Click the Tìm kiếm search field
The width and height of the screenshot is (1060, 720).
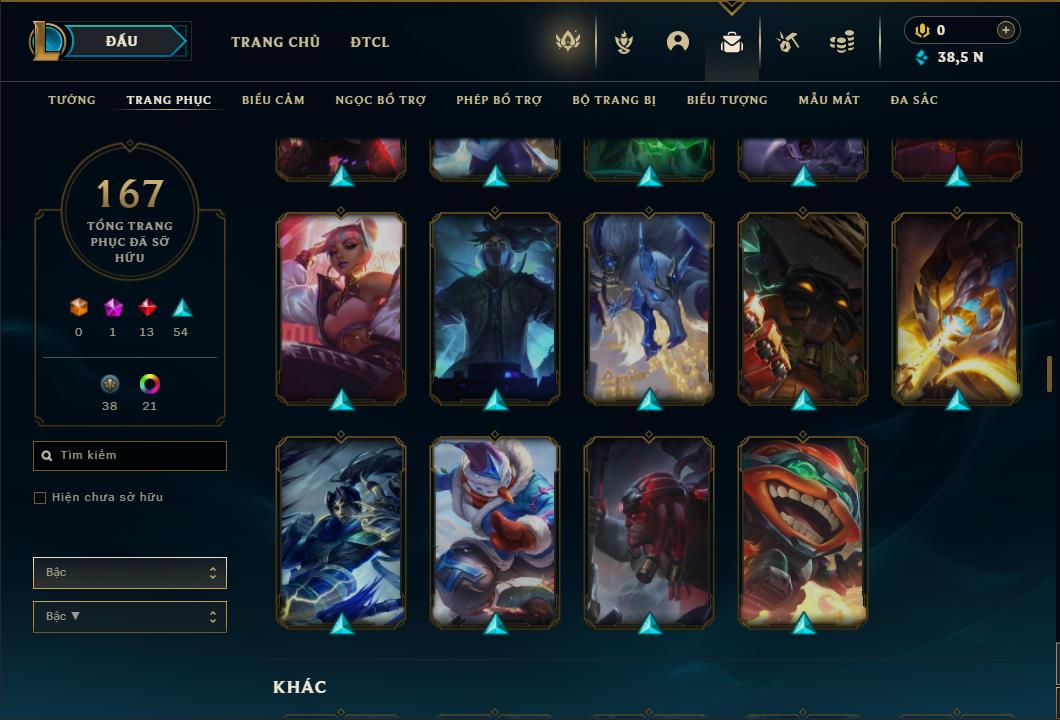point(130,456)
